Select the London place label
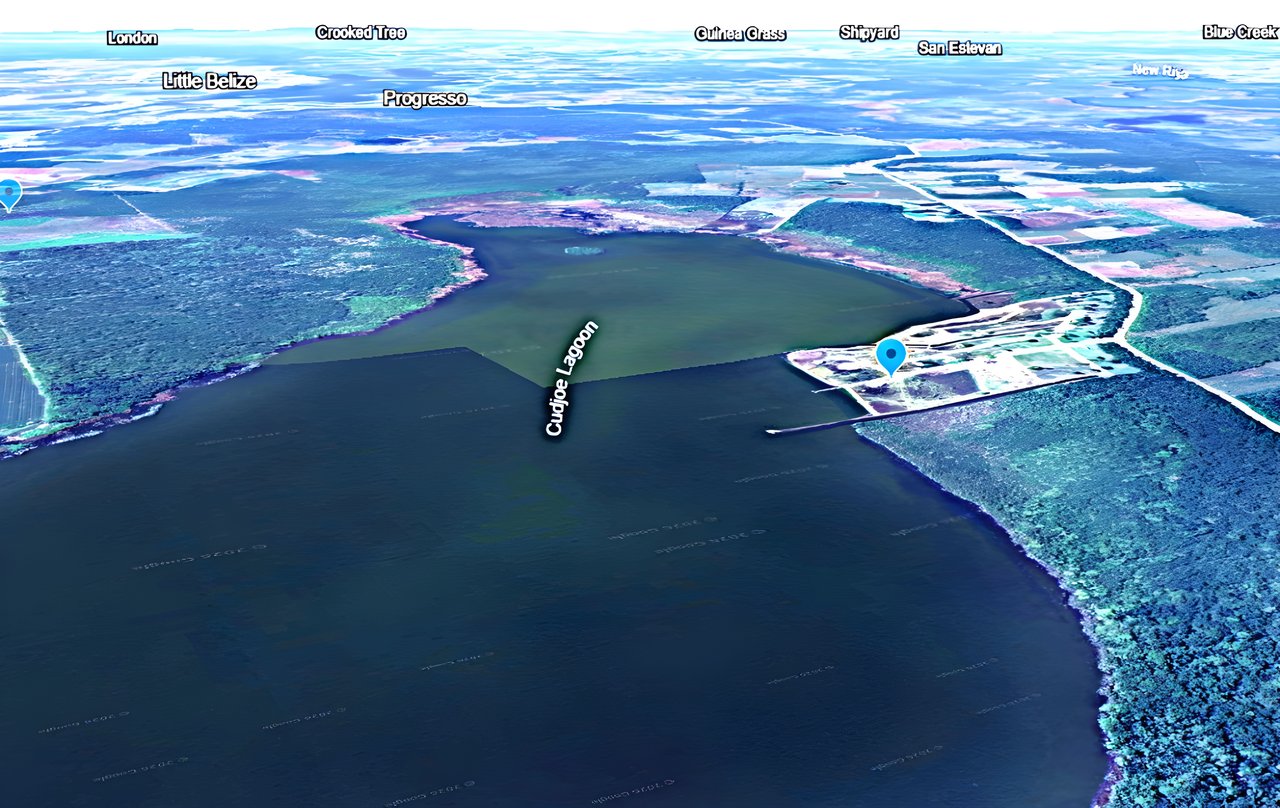 coord(132,38)
